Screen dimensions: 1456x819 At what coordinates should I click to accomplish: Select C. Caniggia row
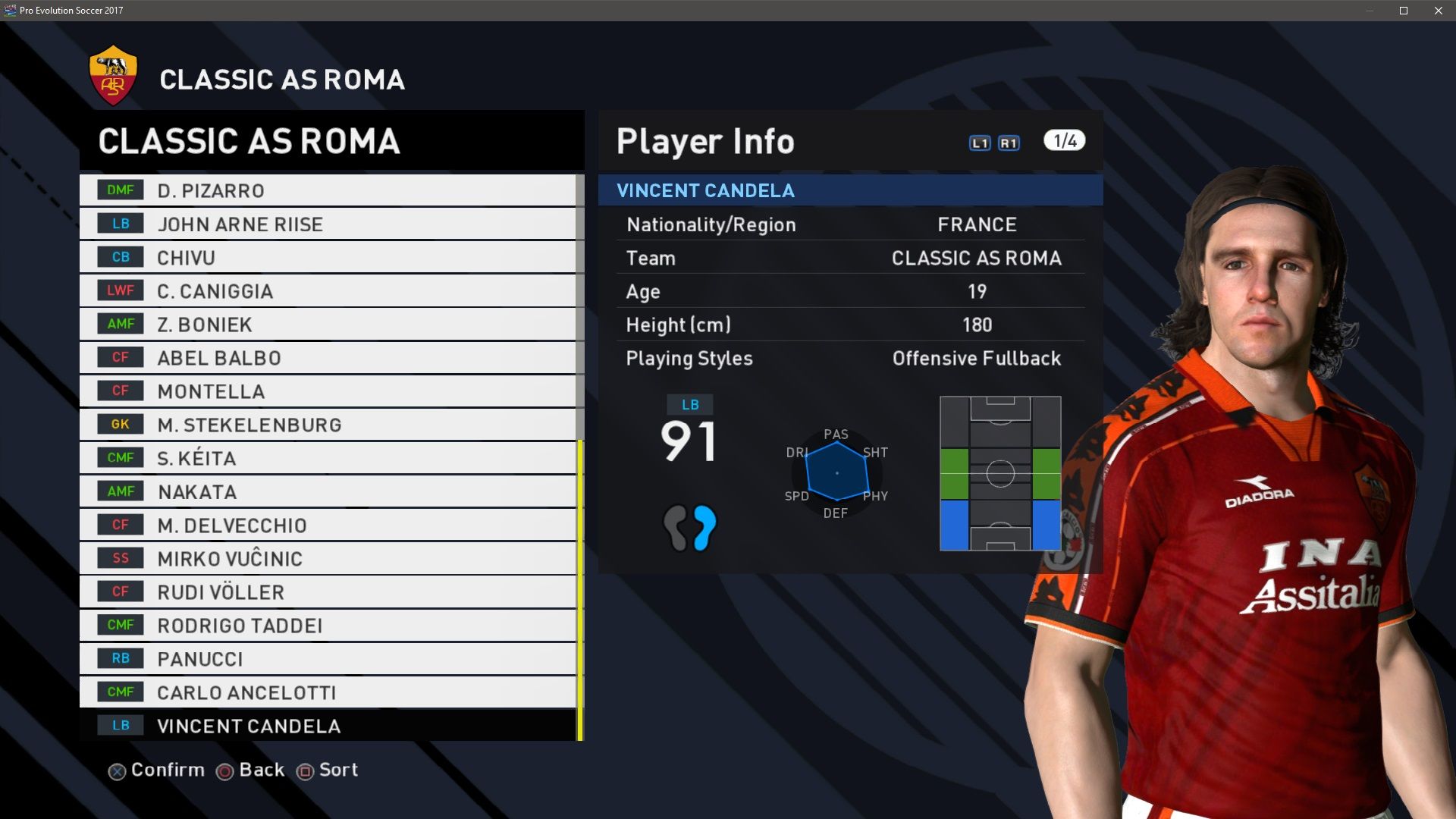pyautogui.click(x=328, y=290)
